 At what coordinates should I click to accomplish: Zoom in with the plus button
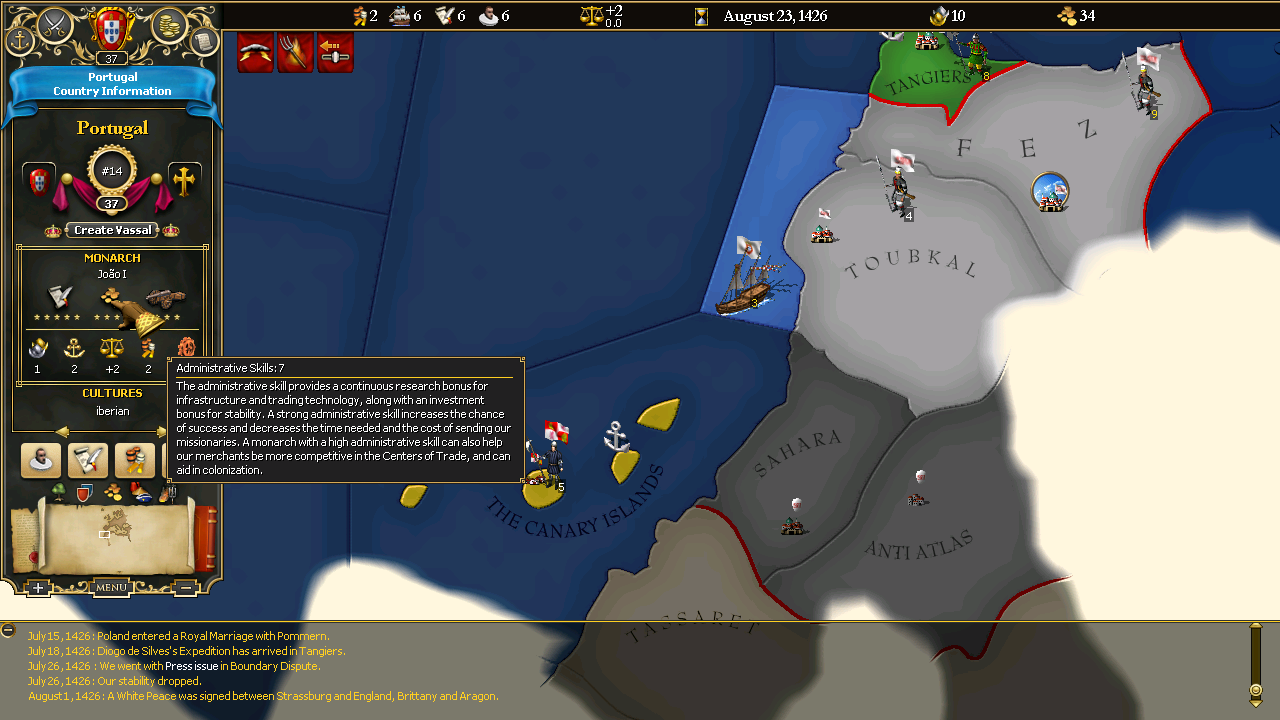coord(37,588)
